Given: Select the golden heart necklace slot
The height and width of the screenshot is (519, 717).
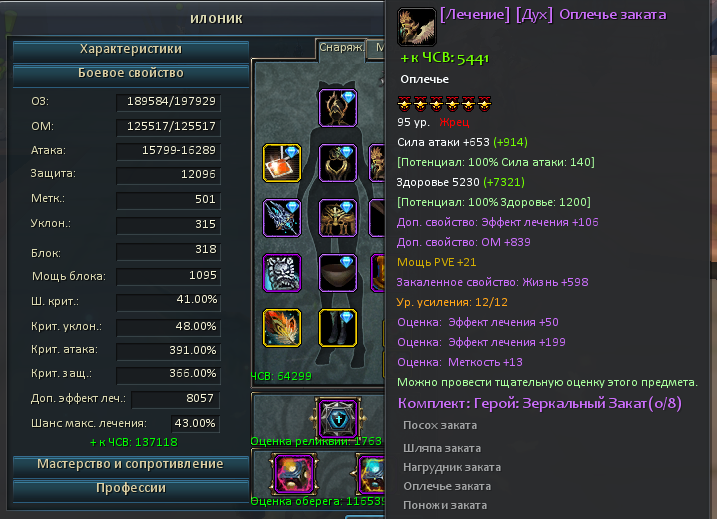Looking at the screenshot, I should click(338, 163).
